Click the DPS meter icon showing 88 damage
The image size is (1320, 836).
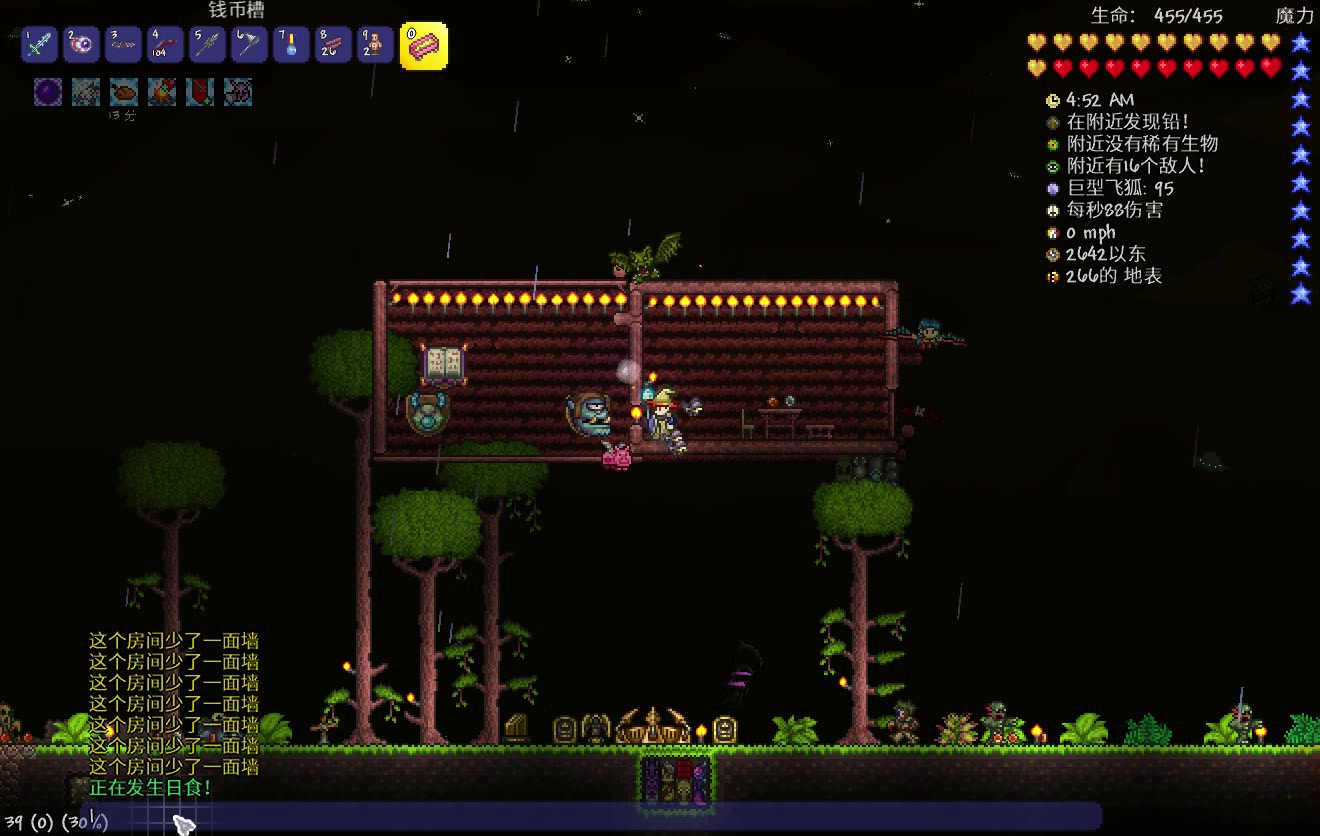[1052, 210]
